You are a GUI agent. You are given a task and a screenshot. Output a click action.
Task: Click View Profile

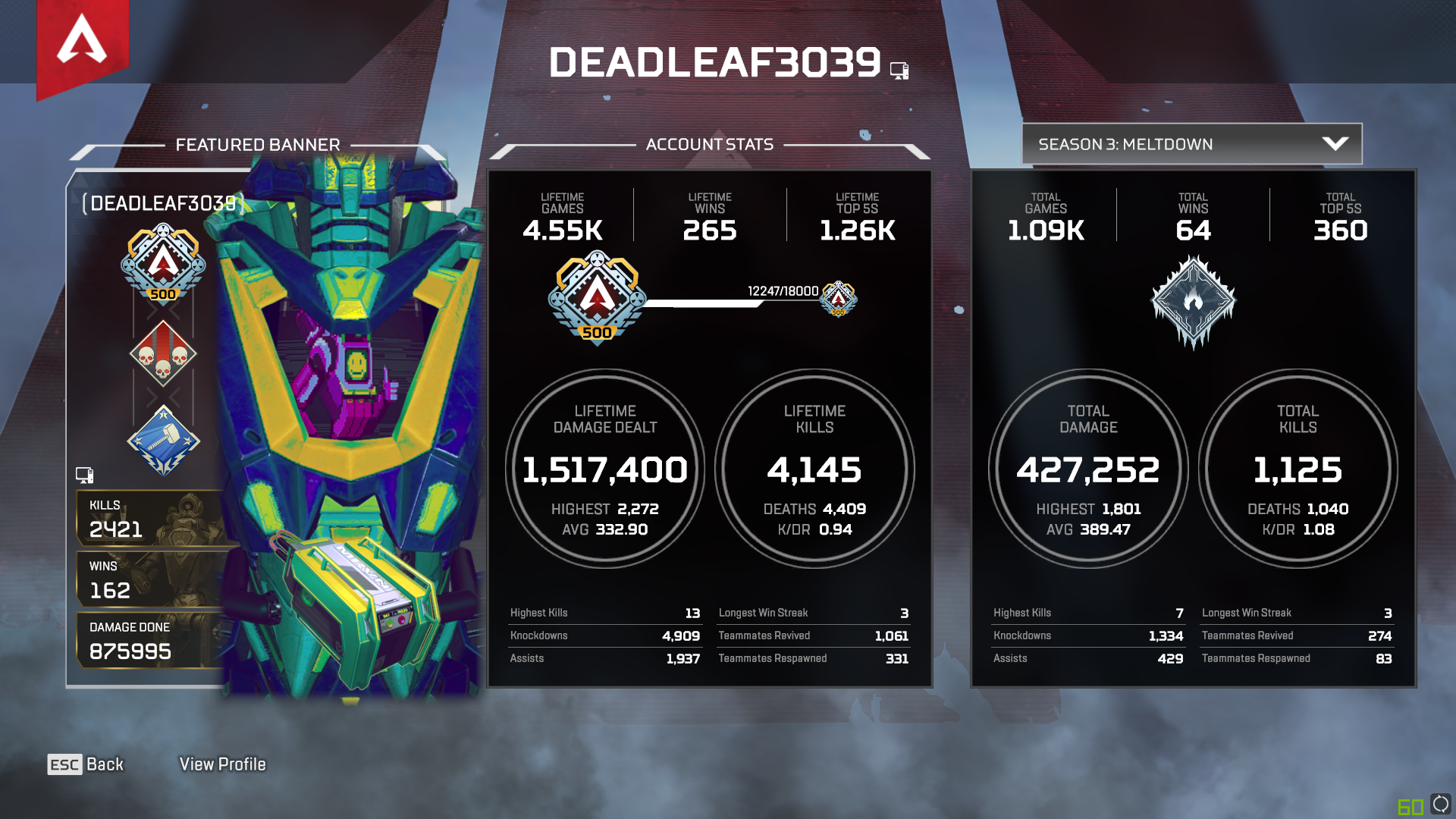click(x=222, y=764)
